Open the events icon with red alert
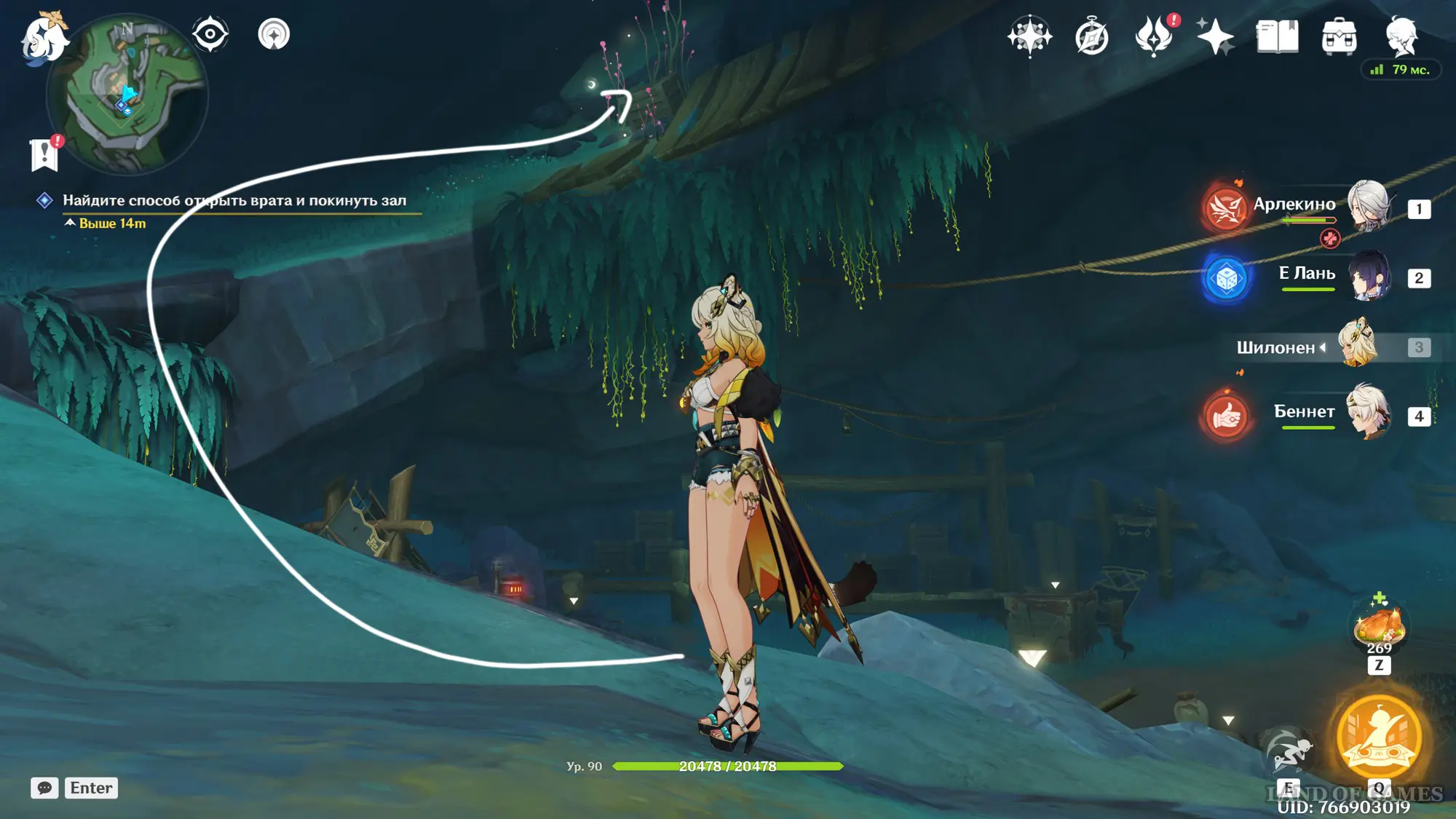Screen dimensions: 1456x819 click(x=1154, y=36)
